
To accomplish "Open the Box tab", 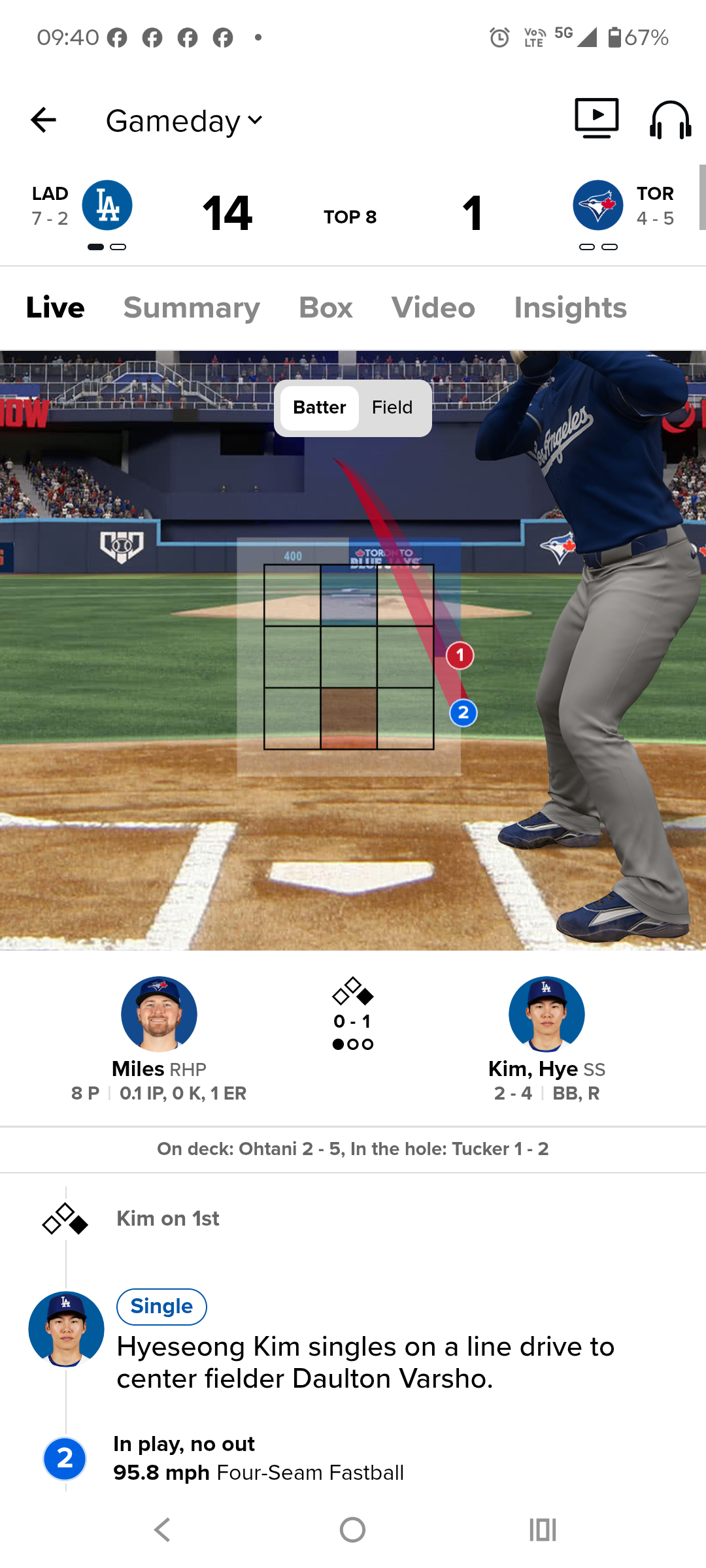I will [x=326, y=308].
